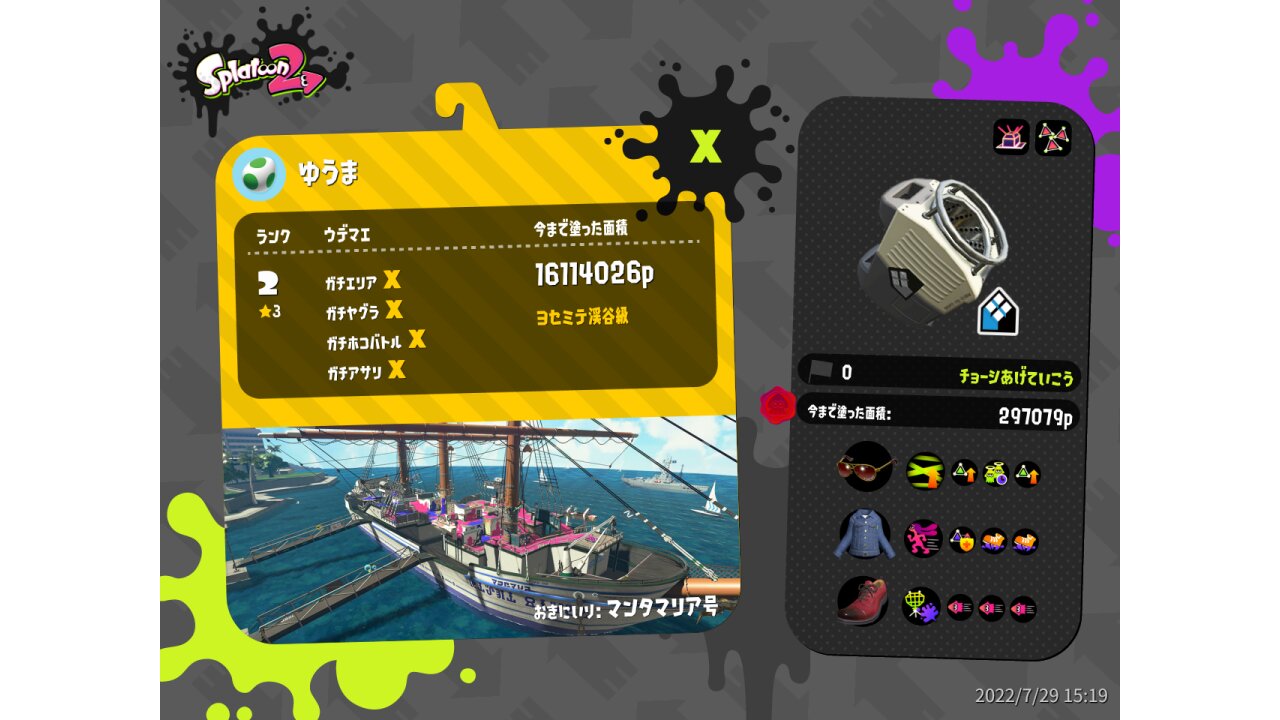
Task: Click the Yoshi egg player avatar
Action: pyautogui.click(x=258, y=174)
